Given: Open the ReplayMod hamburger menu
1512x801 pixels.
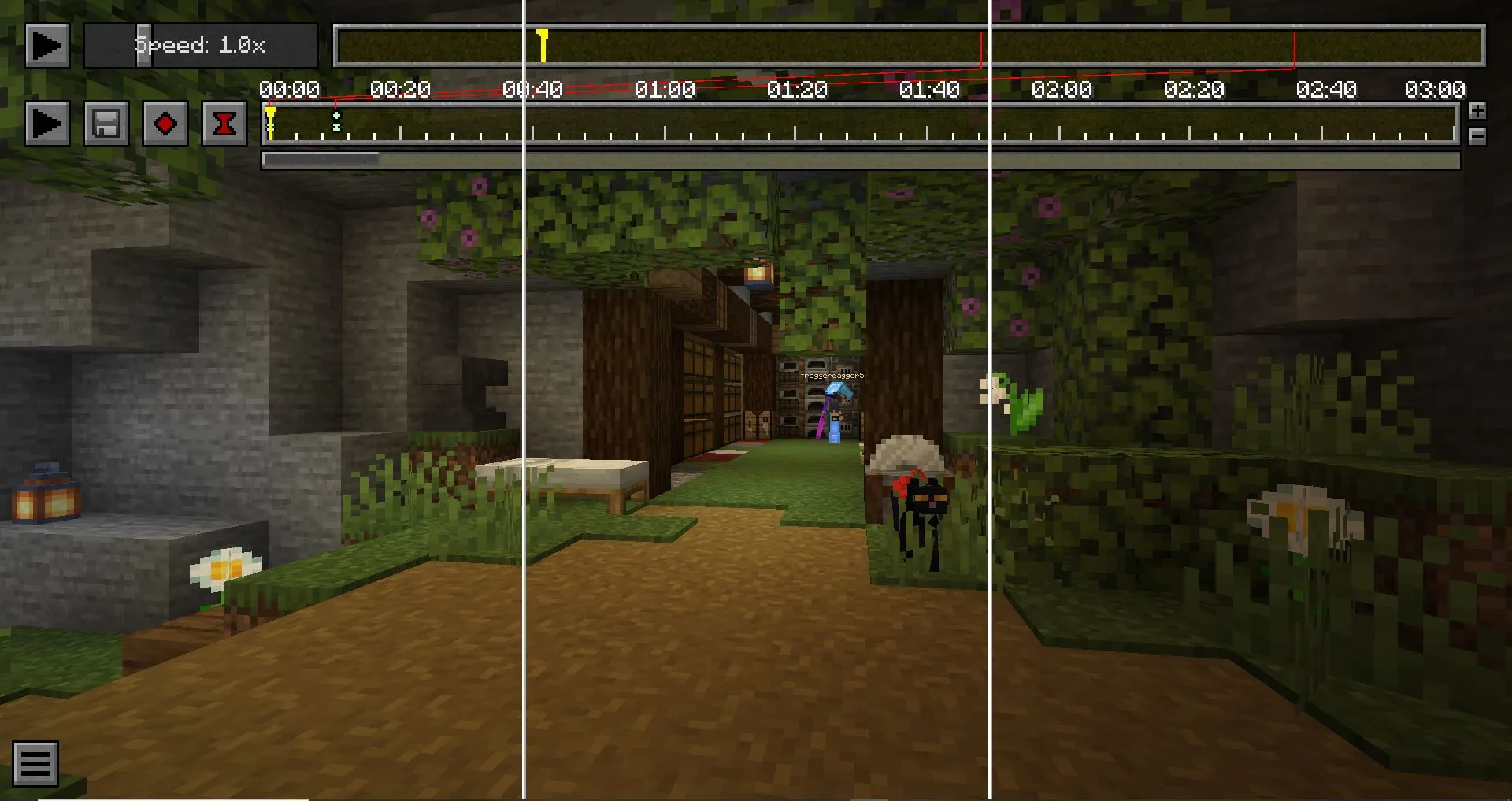Looking at the screenshot, I should coord(35,762).
